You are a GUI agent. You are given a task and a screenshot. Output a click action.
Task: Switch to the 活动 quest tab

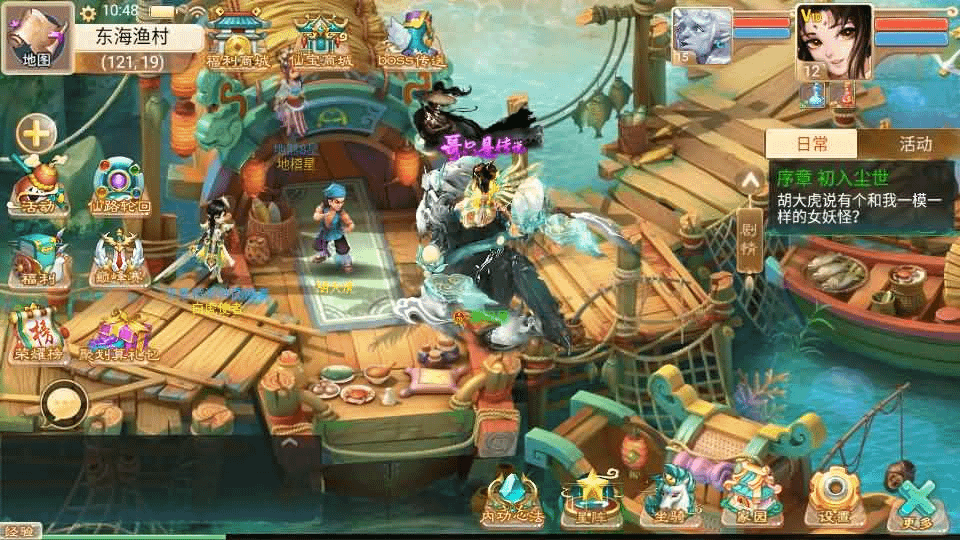point(914,144)
